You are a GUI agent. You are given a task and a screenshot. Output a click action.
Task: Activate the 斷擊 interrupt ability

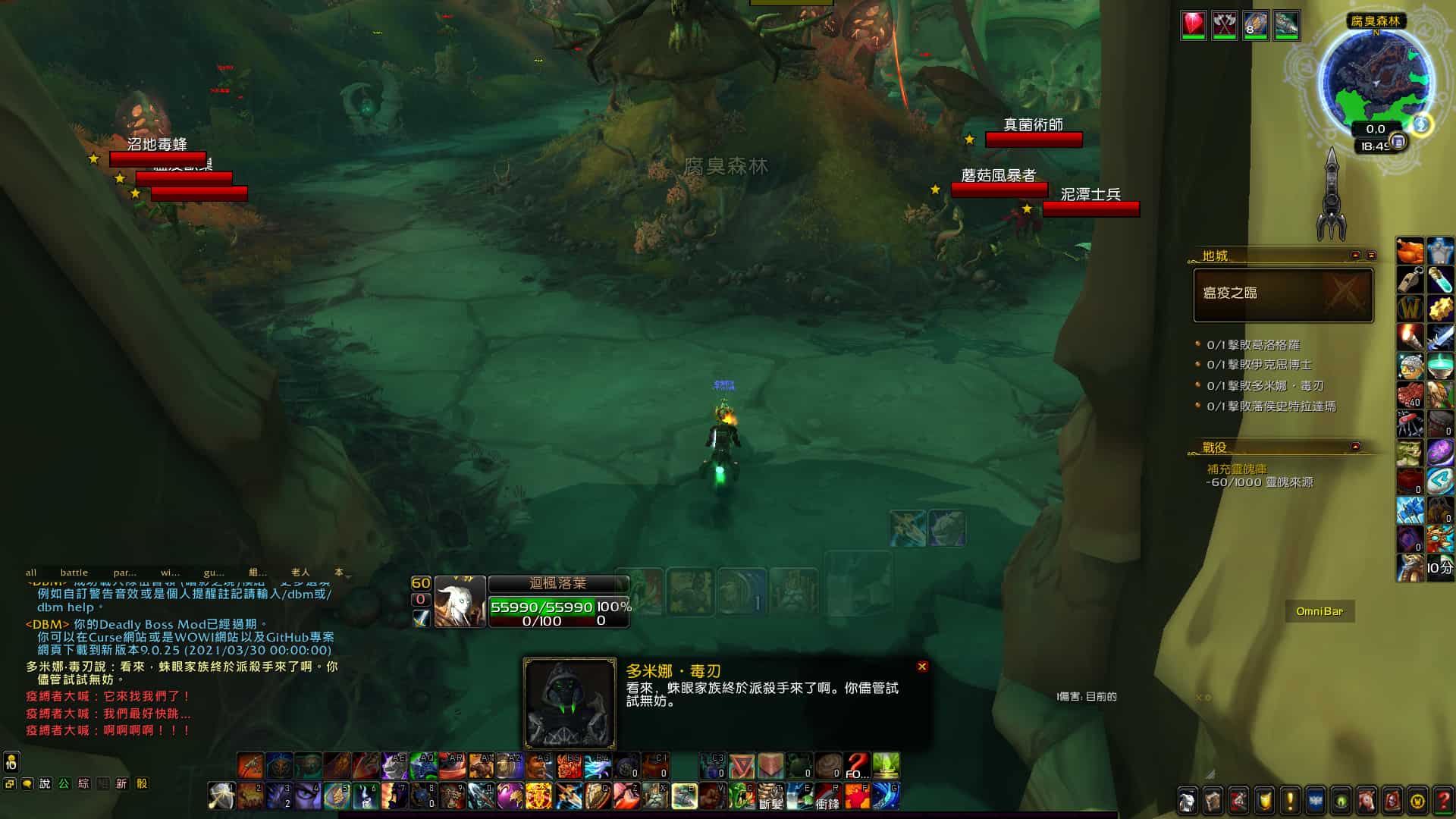click(x=770, y=796)
